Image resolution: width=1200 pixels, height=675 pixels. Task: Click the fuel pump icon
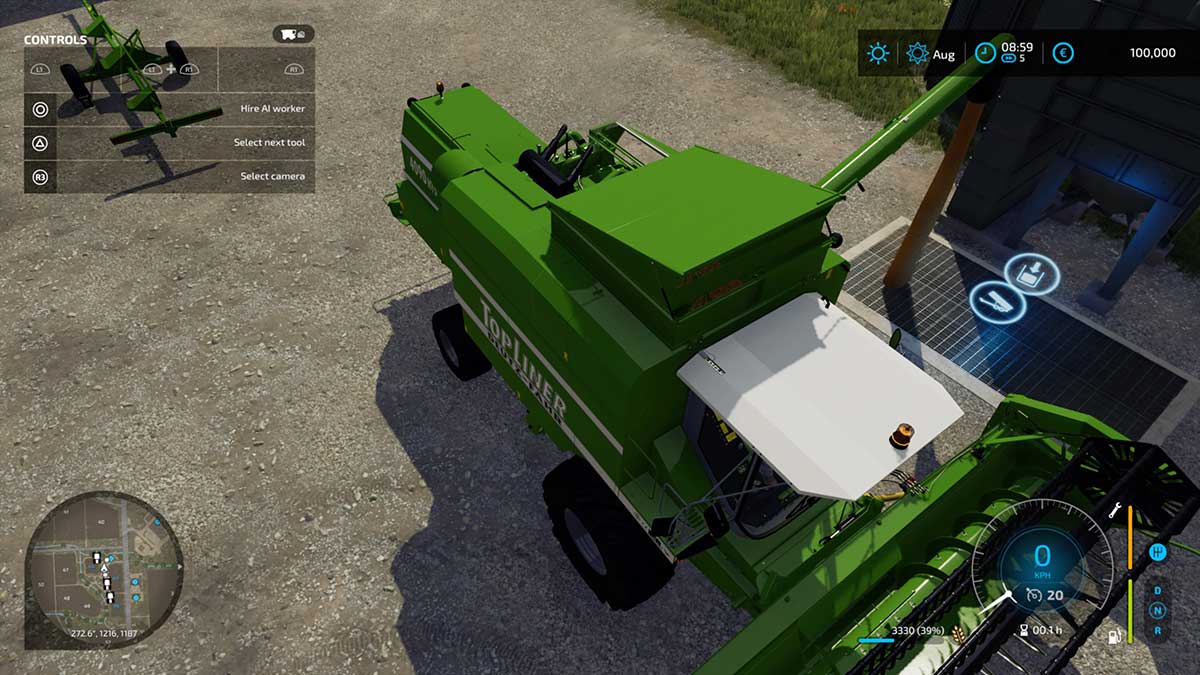[x=1114, y=636]
